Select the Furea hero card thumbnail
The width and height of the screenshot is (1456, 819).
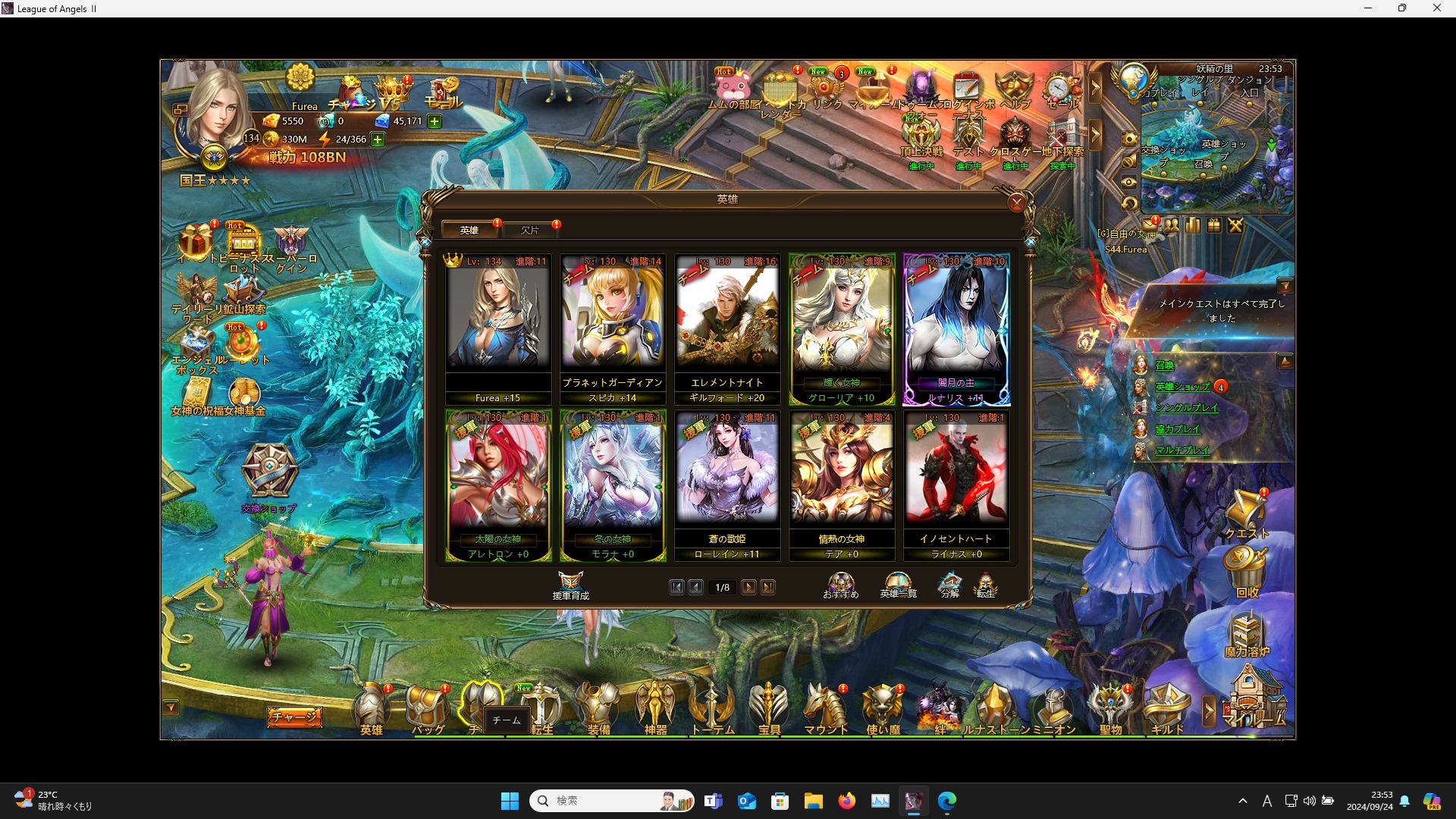click(498, 318)
